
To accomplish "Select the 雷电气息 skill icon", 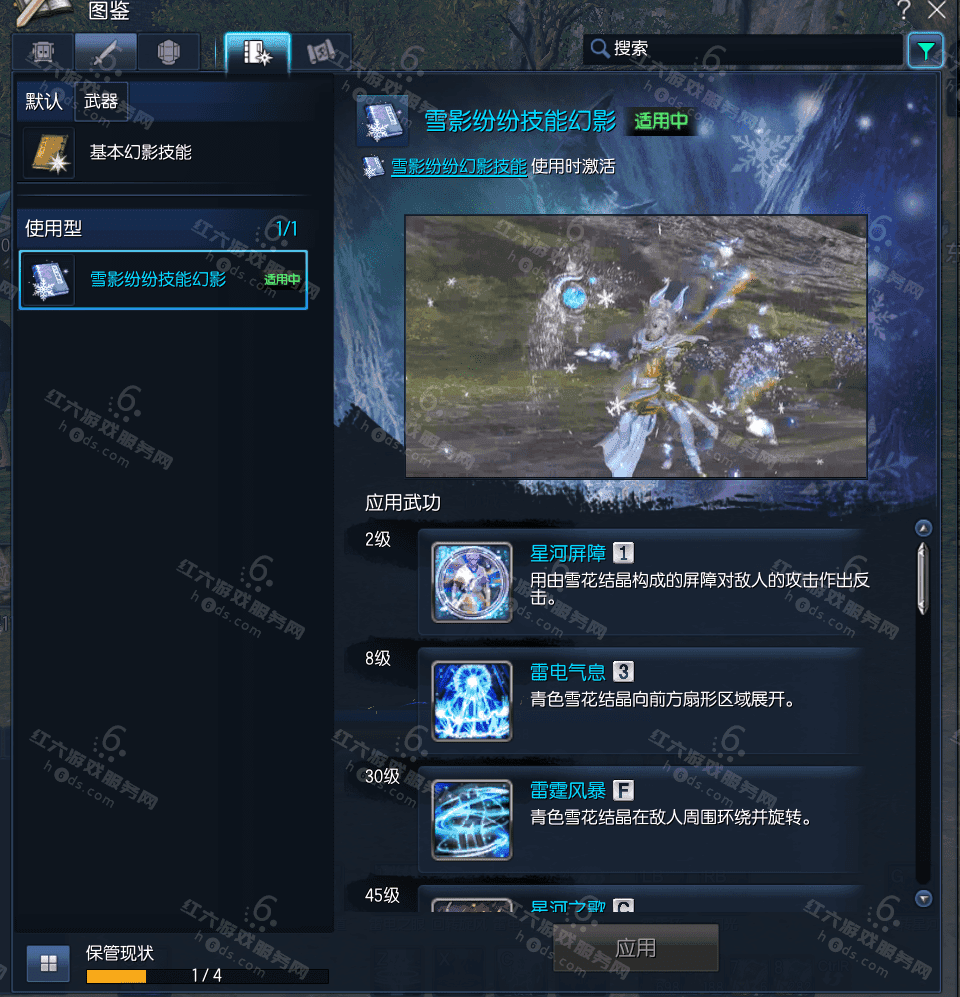I will (x=472, y=701).
